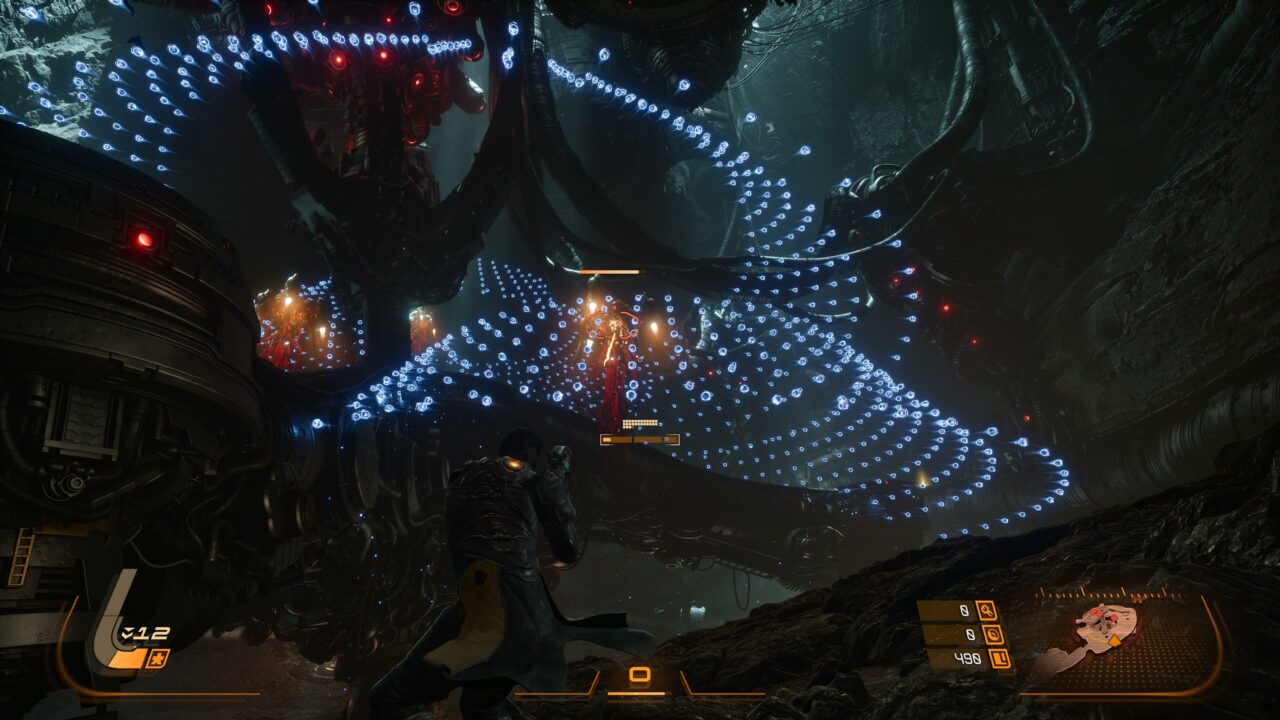Select the key resource icon

(986, 611)
